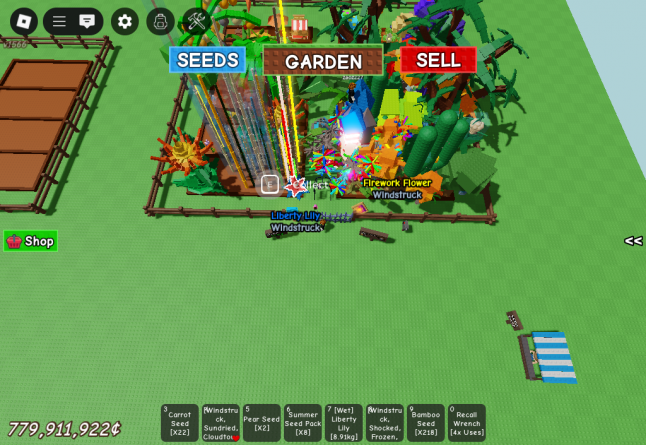Select the Windstruck, Sundried, Cloudtouched item slot

[x=221, y=423]
